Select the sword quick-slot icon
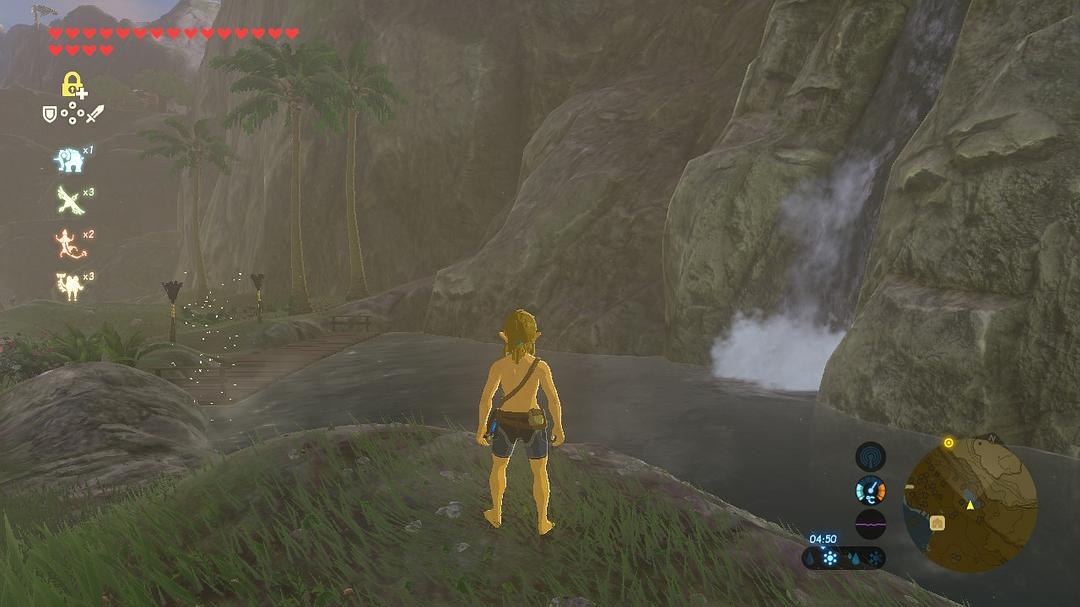Viewport: 1080px width, 607px height. point(94,114)
